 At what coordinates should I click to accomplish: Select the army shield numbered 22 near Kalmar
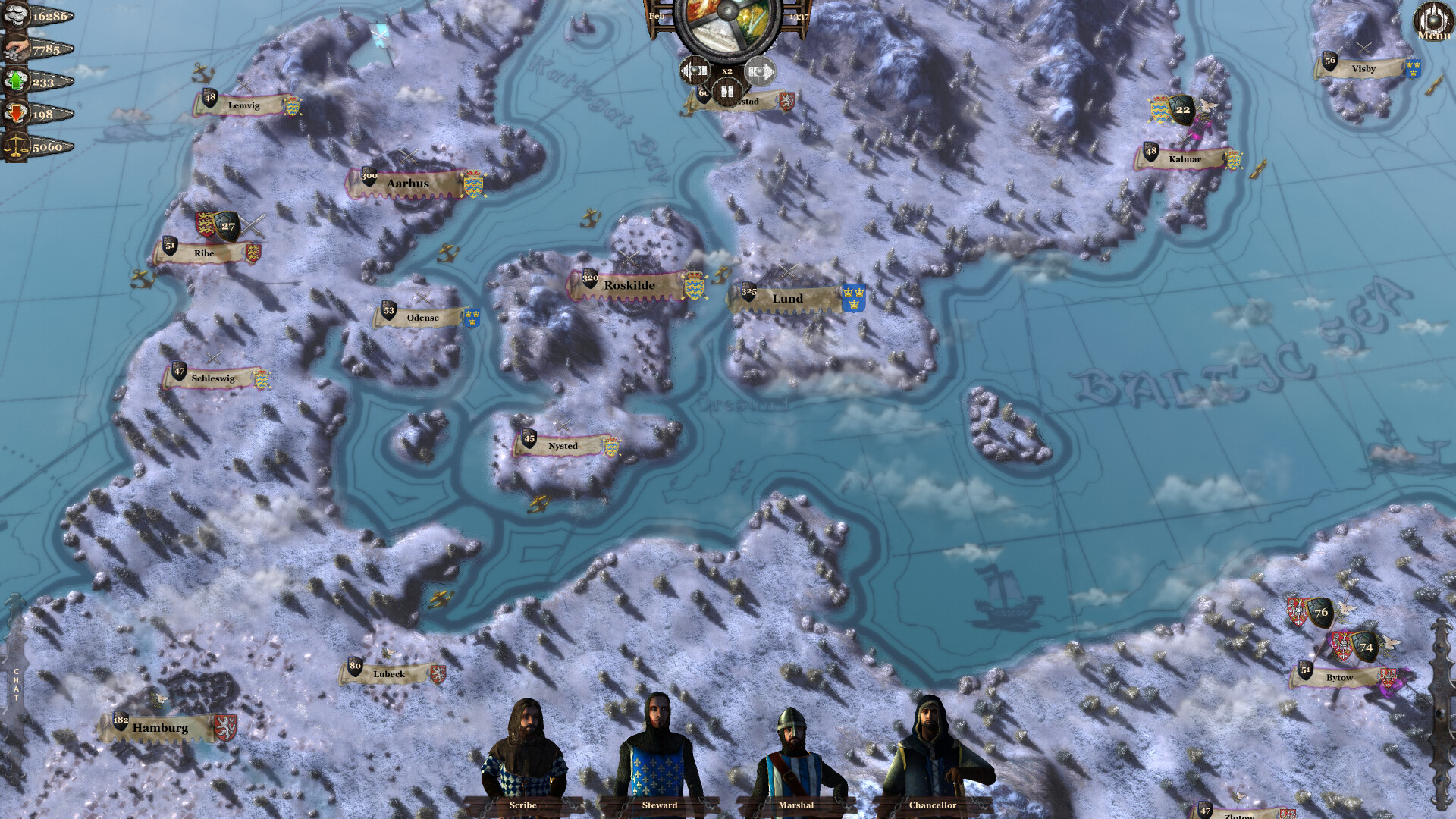pos(1181,108)
